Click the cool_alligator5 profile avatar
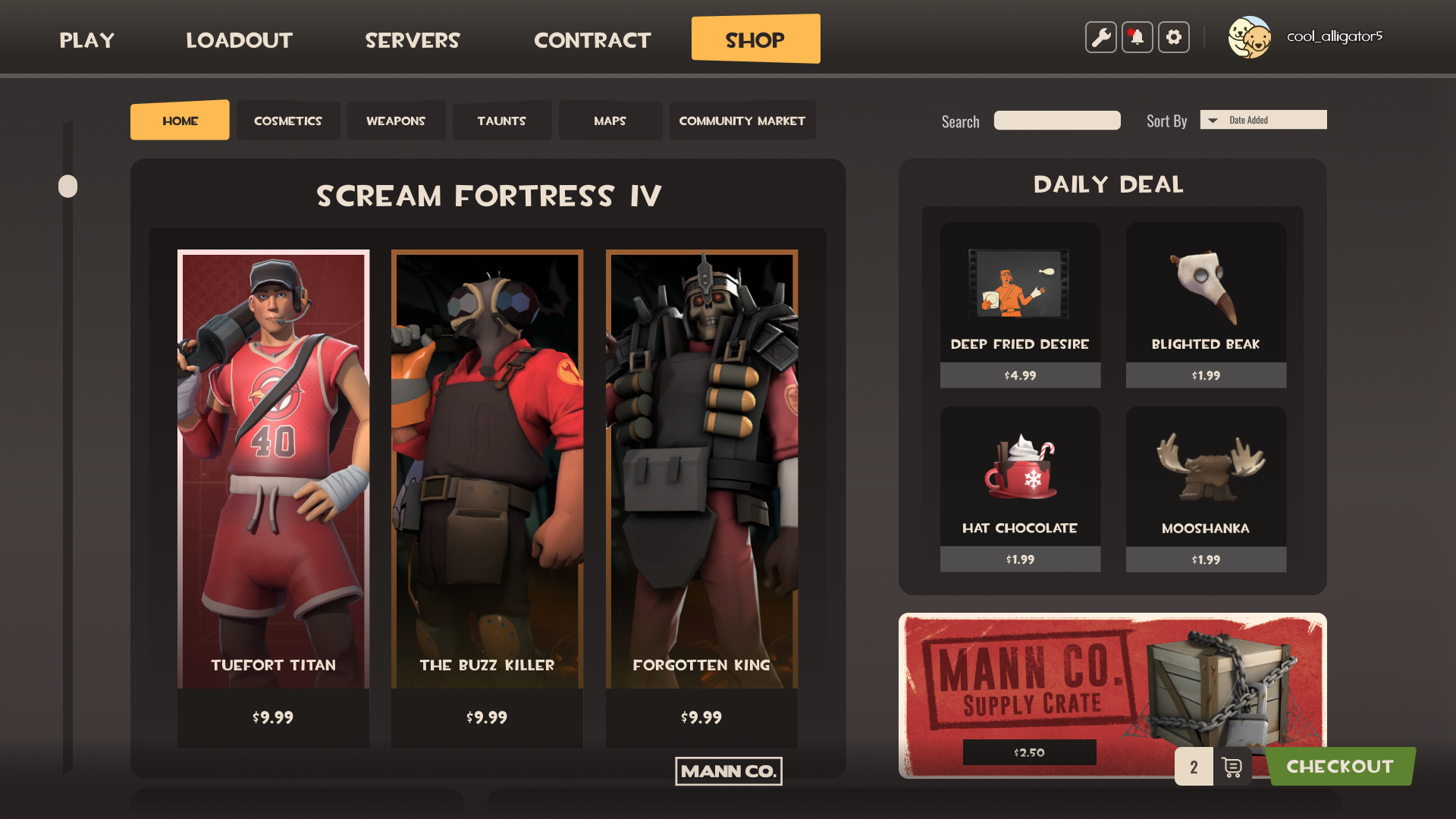Screen dimensions: 1456x819 pos(1251,36)
